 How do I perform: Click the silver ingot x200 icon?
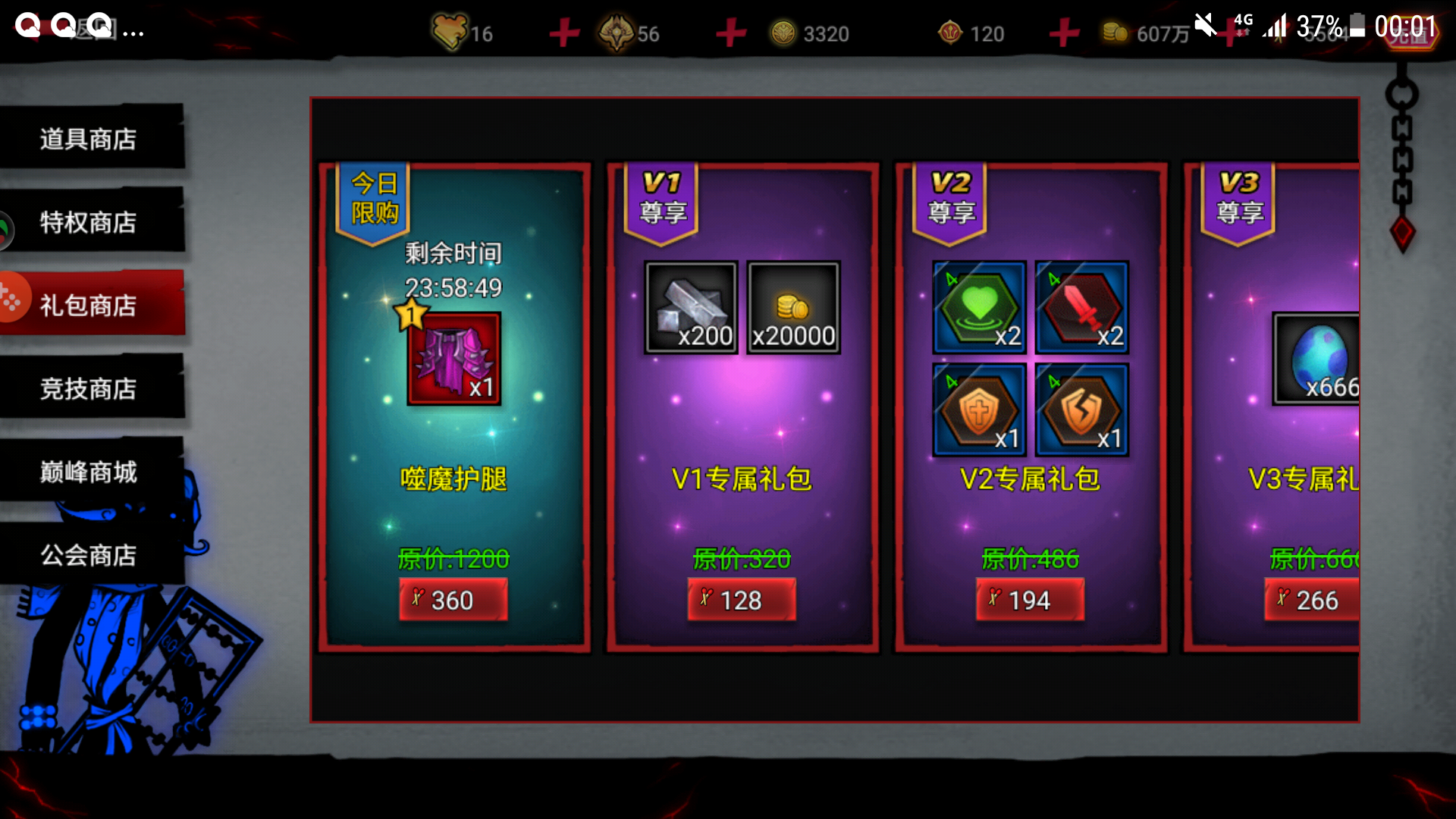tap(690, 307)
